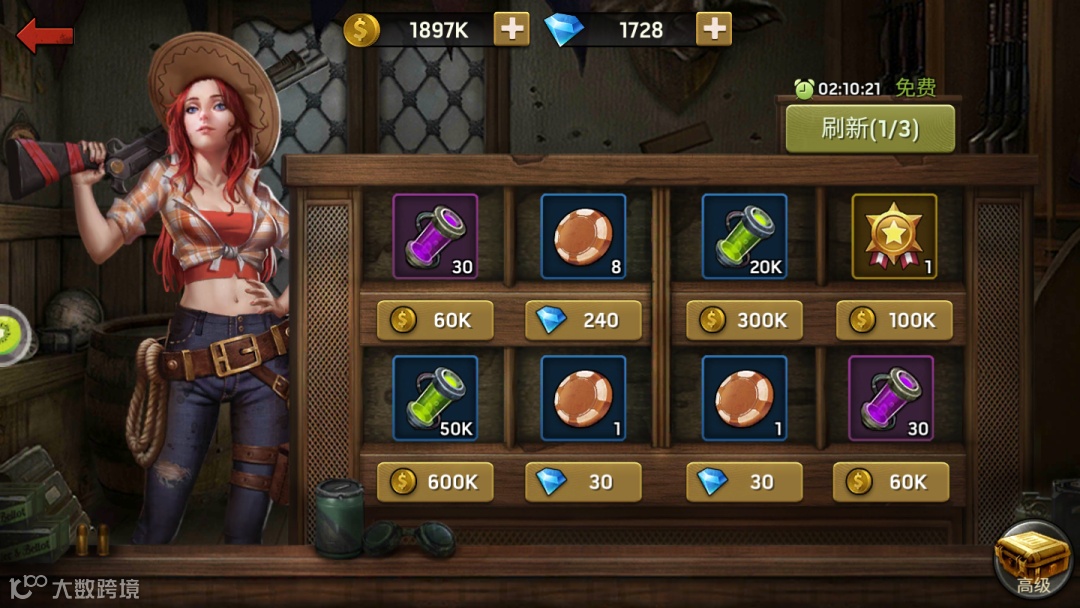Add more gold coins with plus button
The image size is (1080, 608).
[x=512, y=29]
